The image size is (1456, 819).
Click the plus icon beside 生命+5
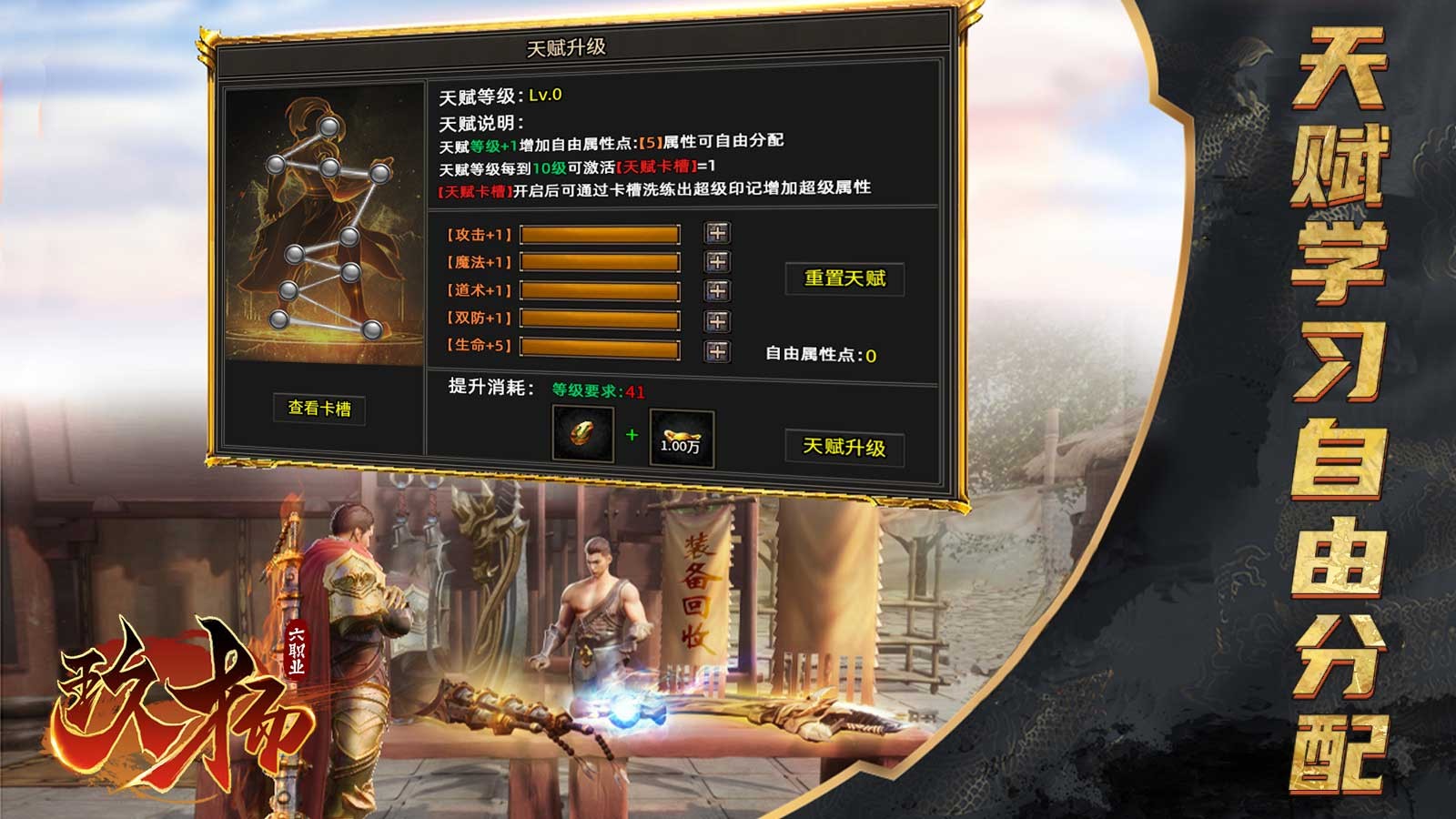[x=718, y=349]
